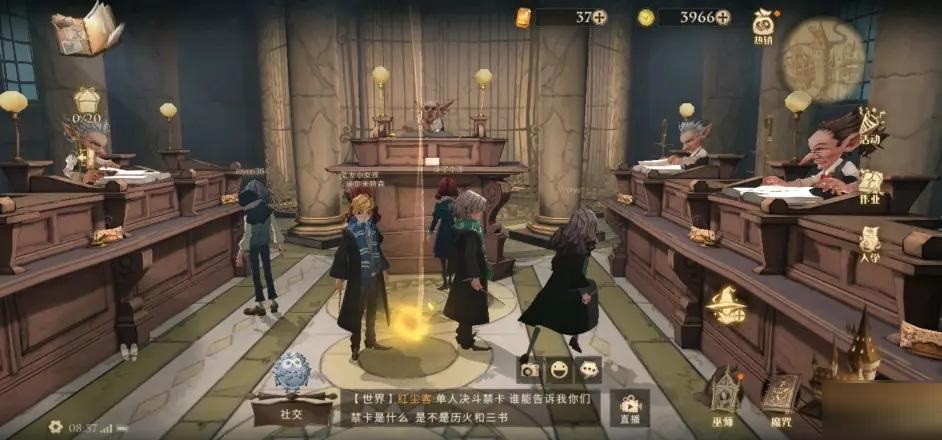
Task: Open the smiley emote menu
Action: (x=560, y=368)
